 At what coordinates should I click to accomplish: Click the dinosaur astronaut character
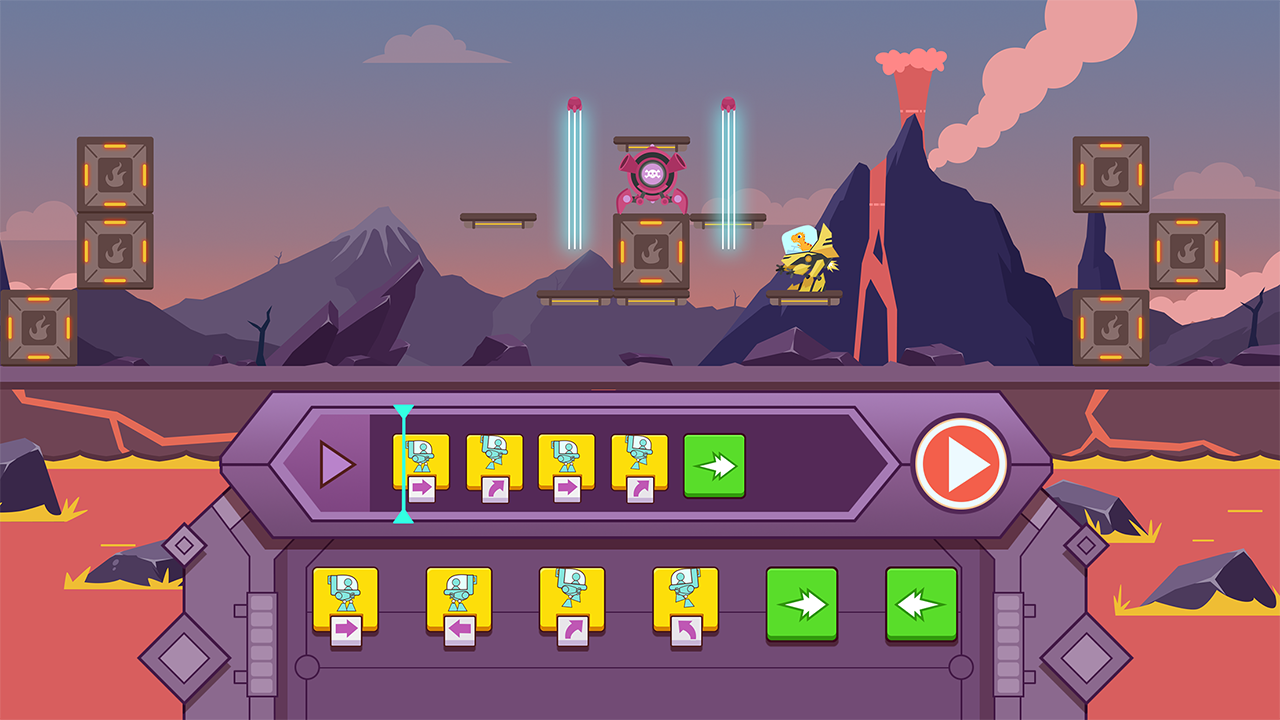click(806, 259)
